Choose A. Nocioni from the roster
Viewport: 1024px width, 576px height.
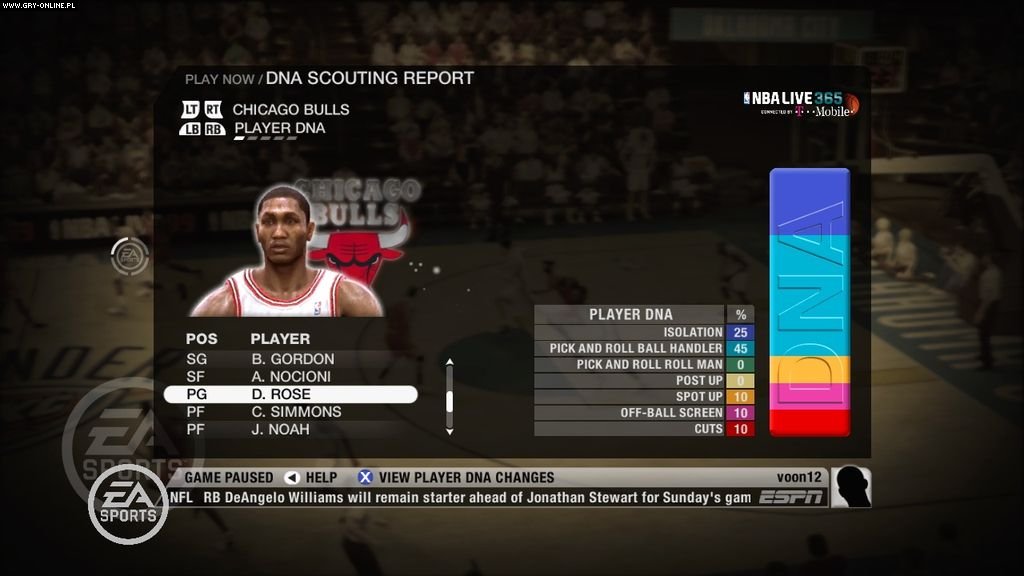coord(293,377)
